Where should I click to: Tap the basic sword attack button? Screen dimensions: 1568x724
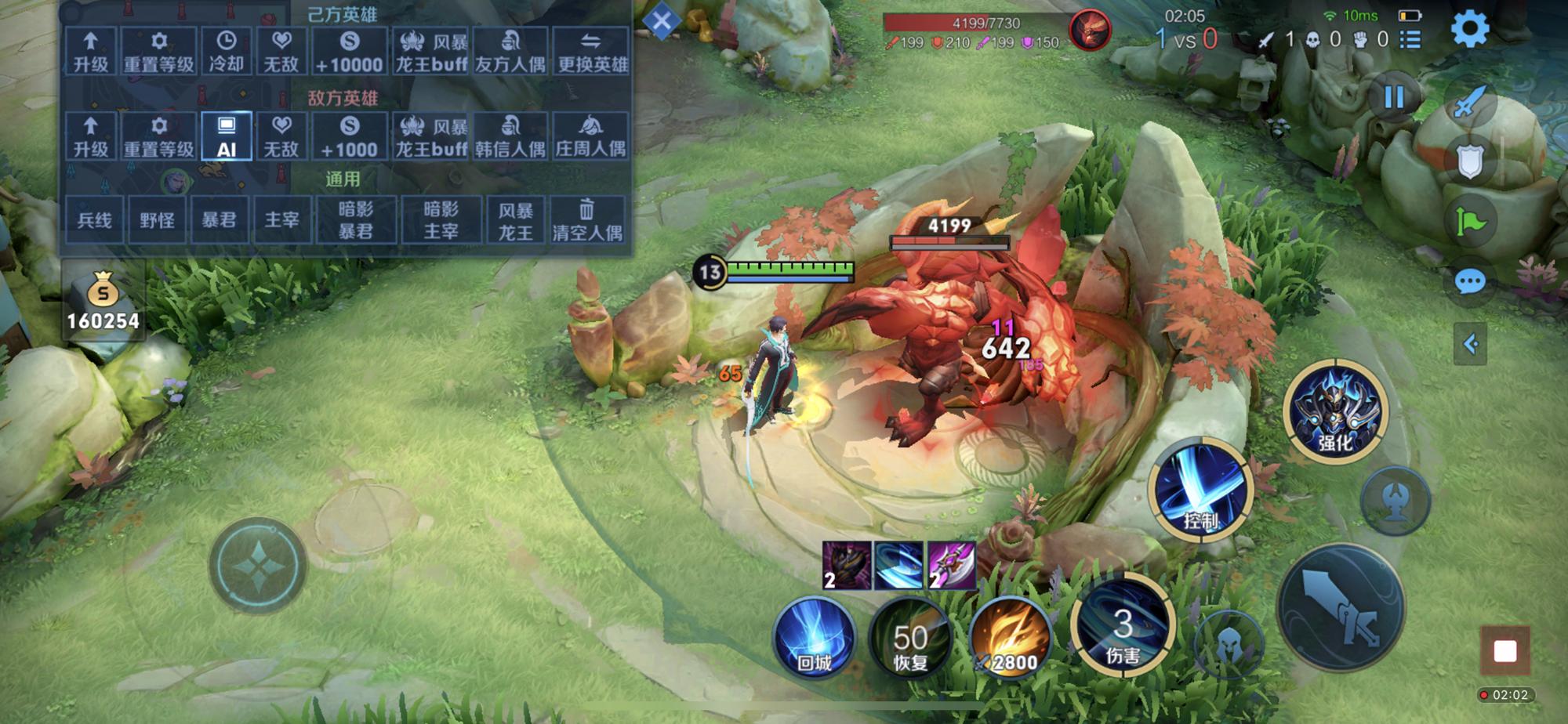pos(1341,607)
